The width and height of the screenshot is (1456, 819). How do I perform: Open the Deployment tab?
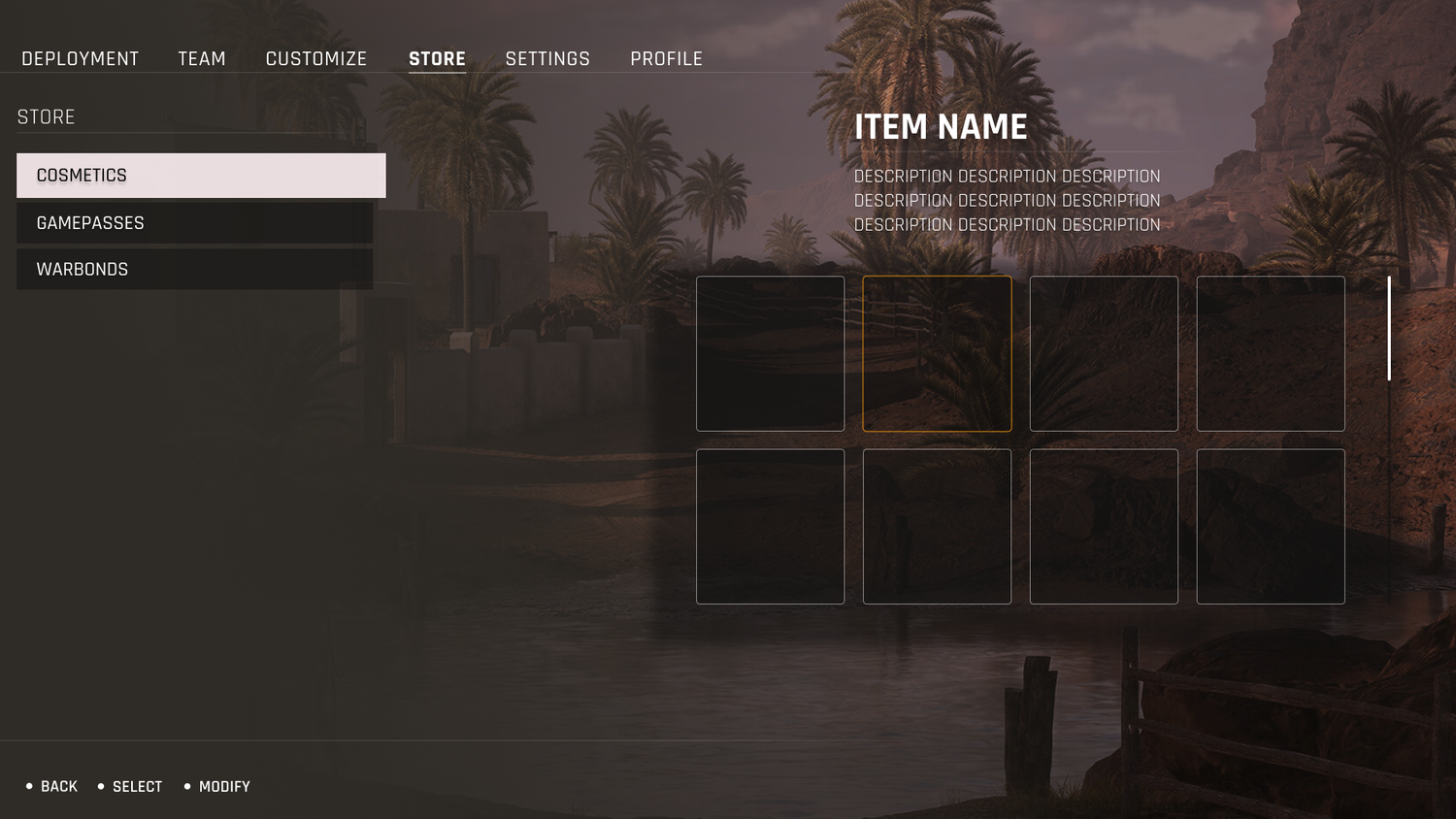click(80, 59)
